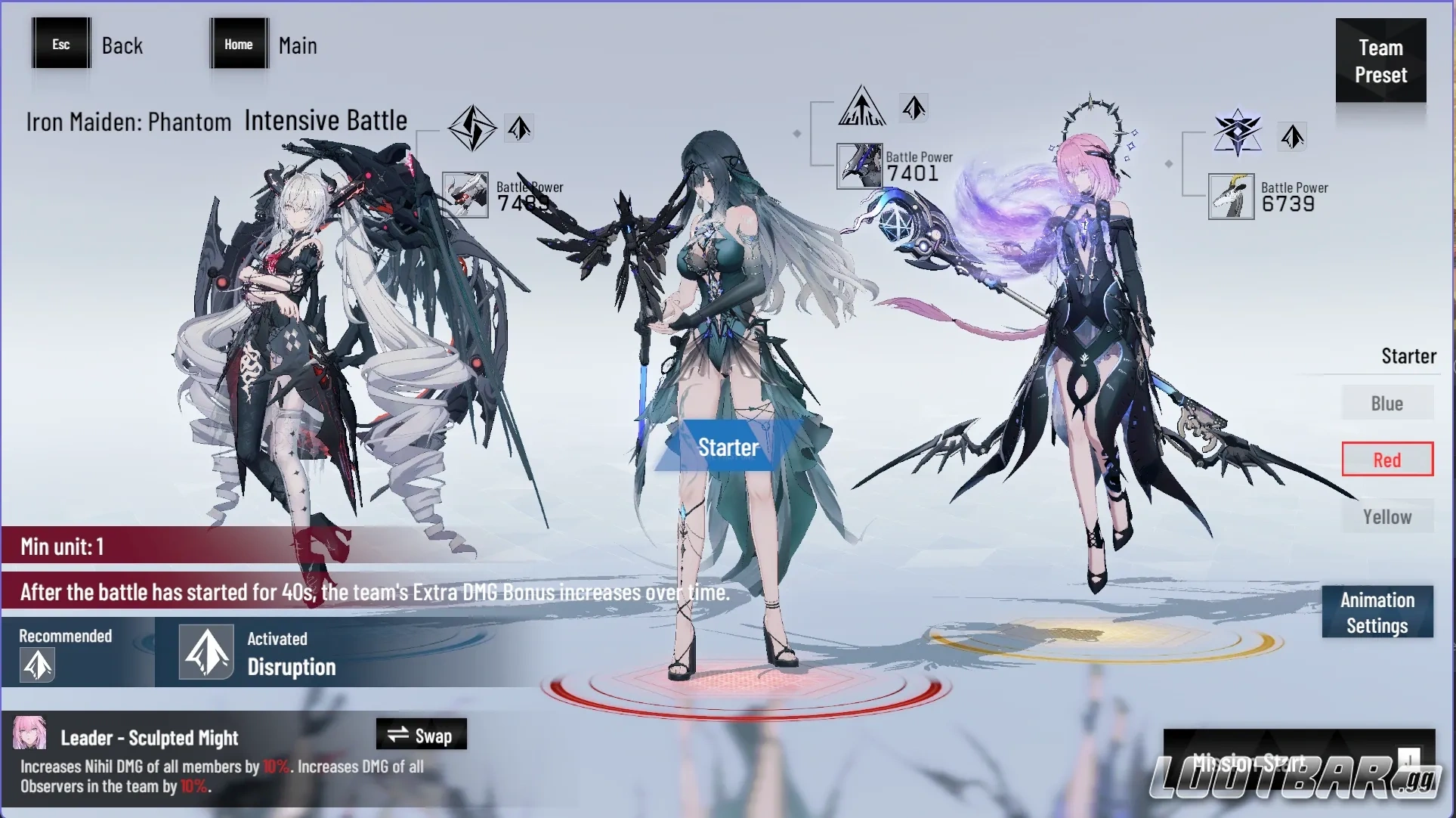The height and width of the screenshot is (818, 1456).
Task: Select Yellow as the starter
Action: point(1386,517)
